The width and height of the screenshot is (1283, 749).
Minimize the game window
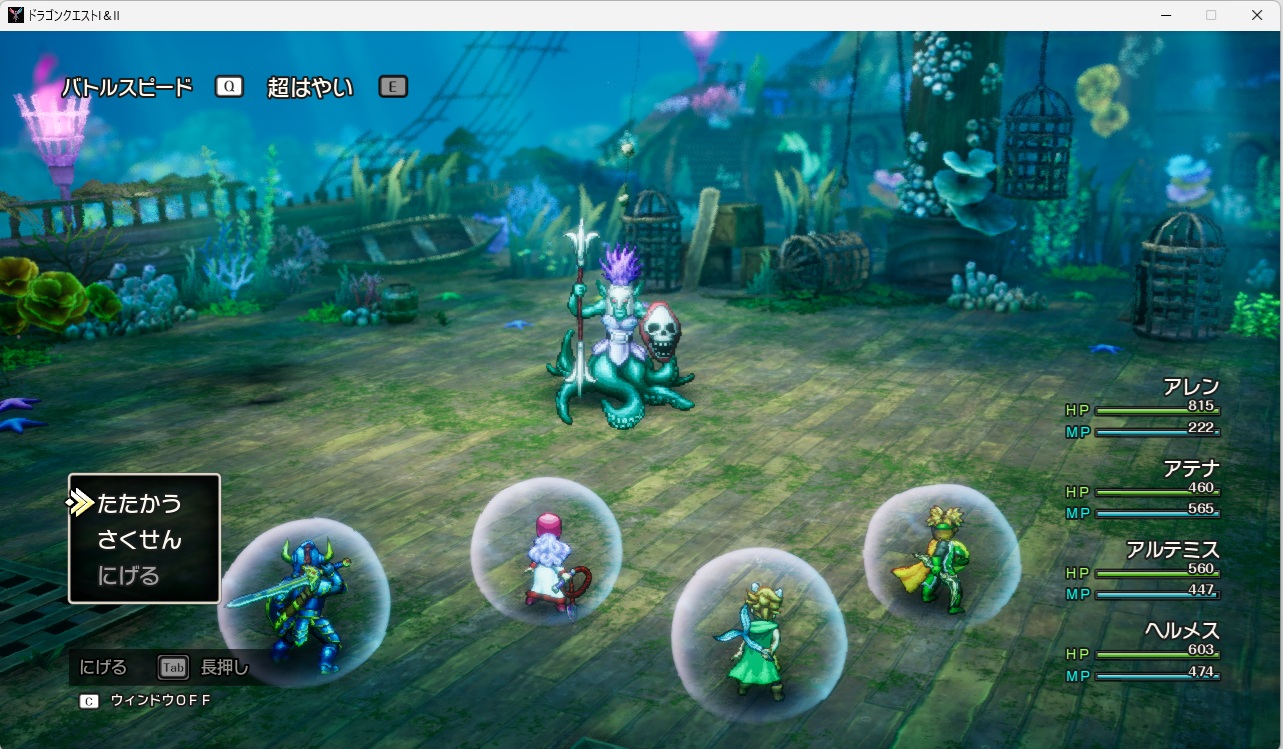click(1166, 15)
